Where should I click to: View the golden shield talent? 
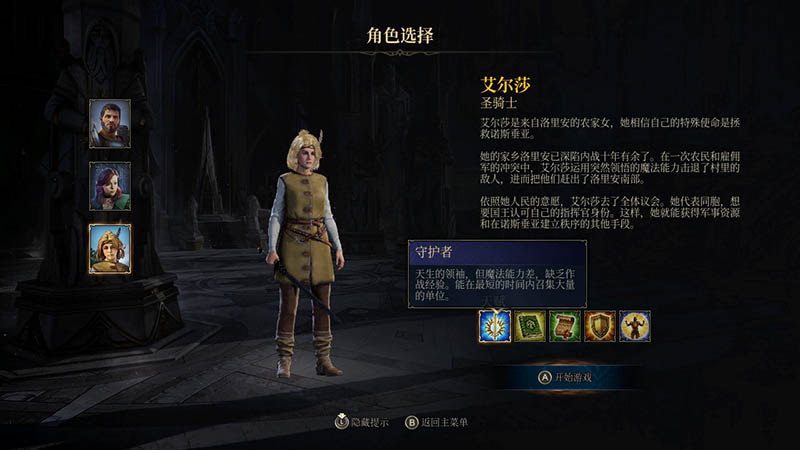coord(600,326)
